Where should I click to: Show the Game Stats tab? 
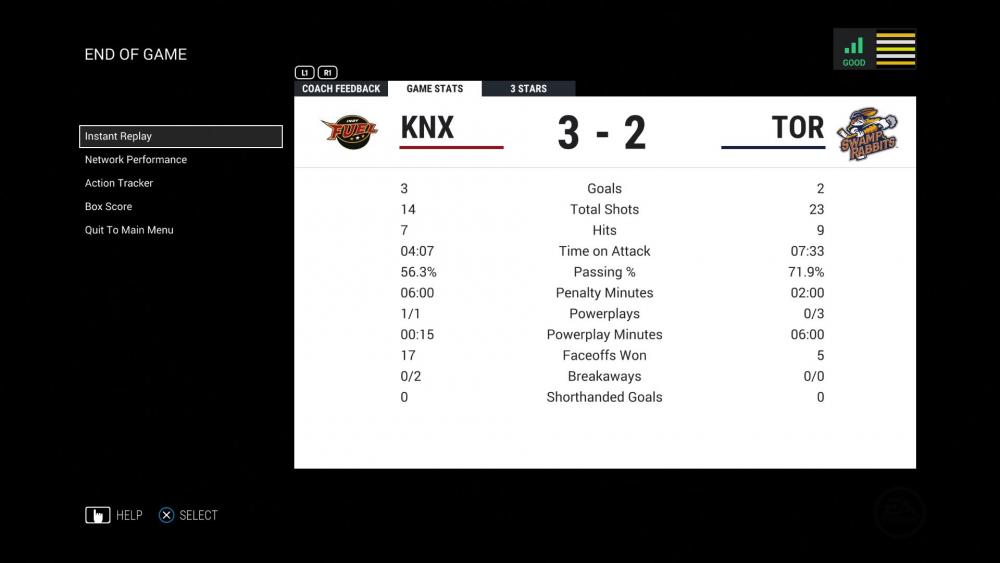[434, 89]
